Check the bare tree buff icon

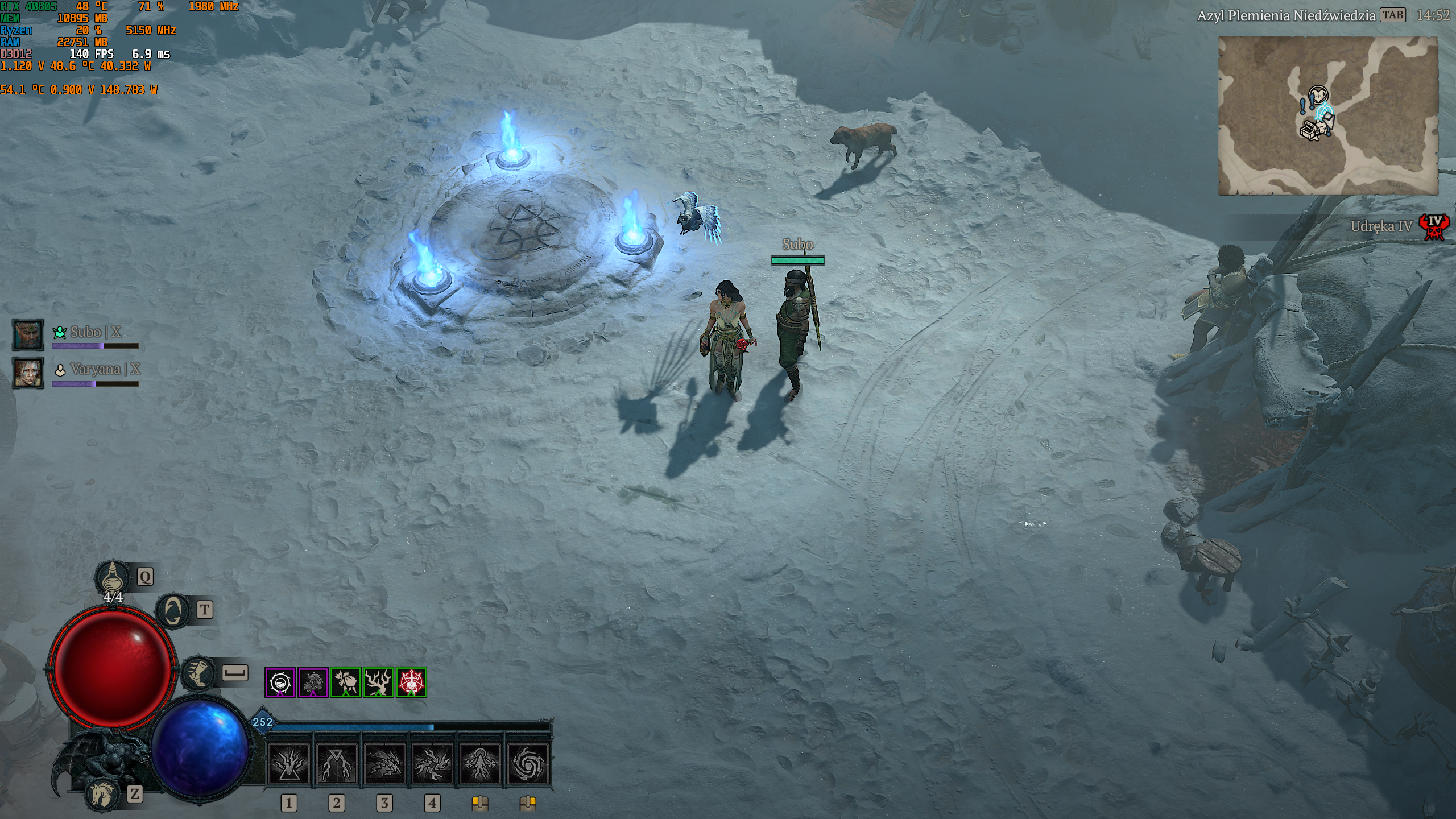378,682
